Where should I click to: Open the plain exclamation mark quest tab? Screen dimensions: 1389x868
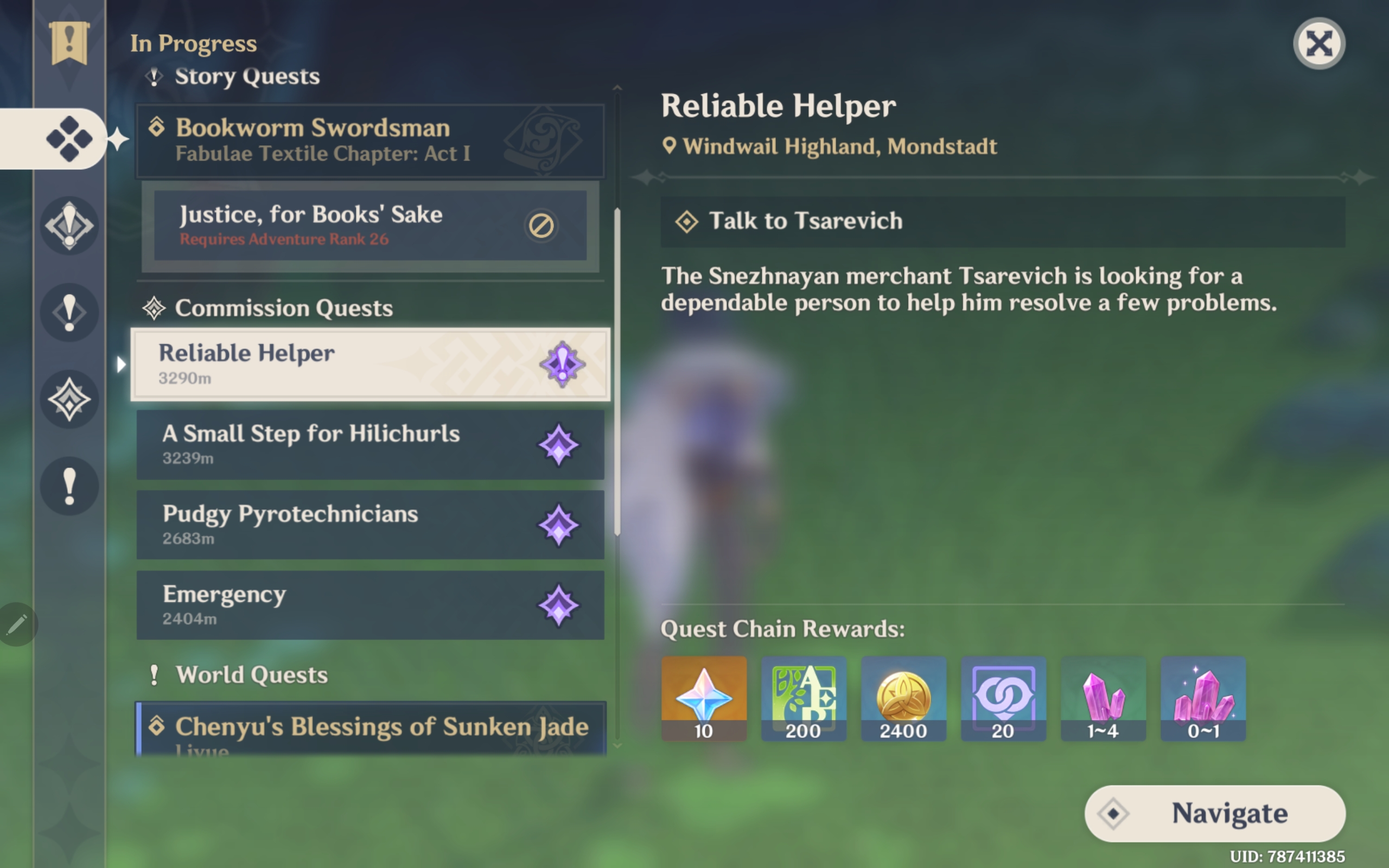(69, 486)
